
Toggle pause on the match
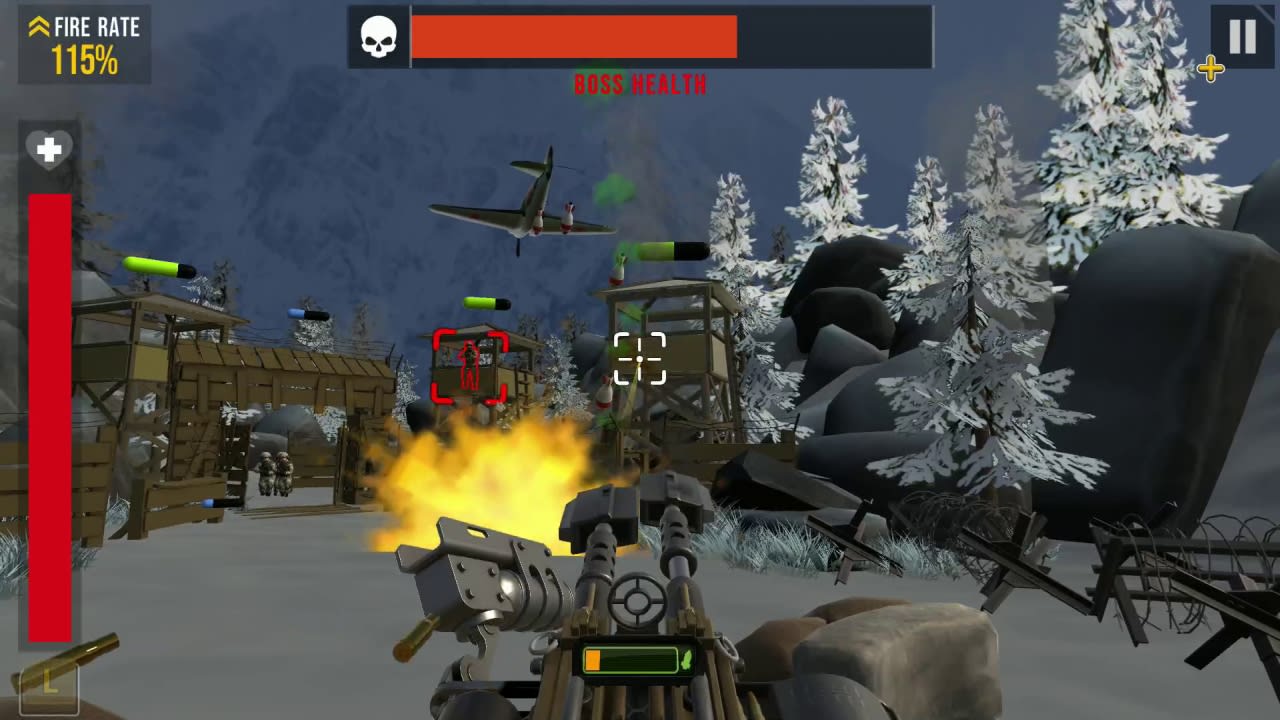tap(1241, 37)
